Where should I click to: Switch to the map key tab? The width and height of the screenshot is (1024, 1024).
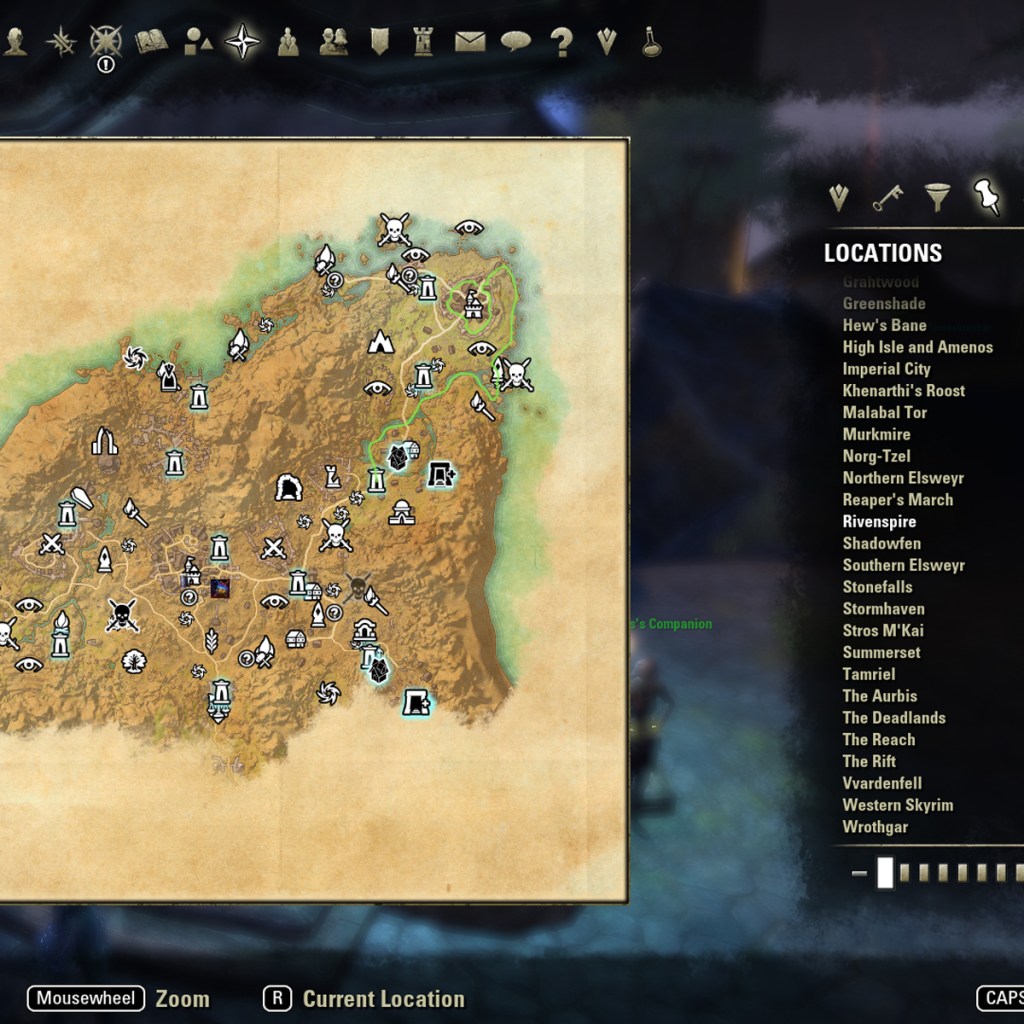pos(886,197)
